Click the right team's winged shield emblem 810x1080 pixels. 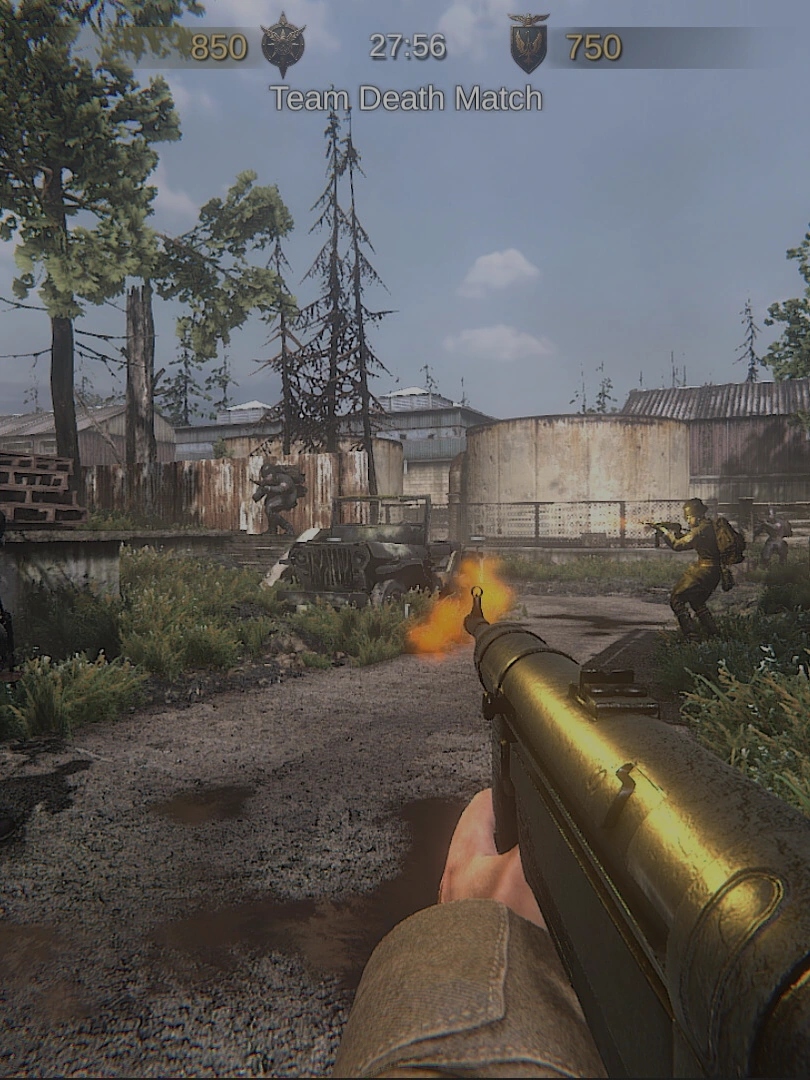point(528,44)
